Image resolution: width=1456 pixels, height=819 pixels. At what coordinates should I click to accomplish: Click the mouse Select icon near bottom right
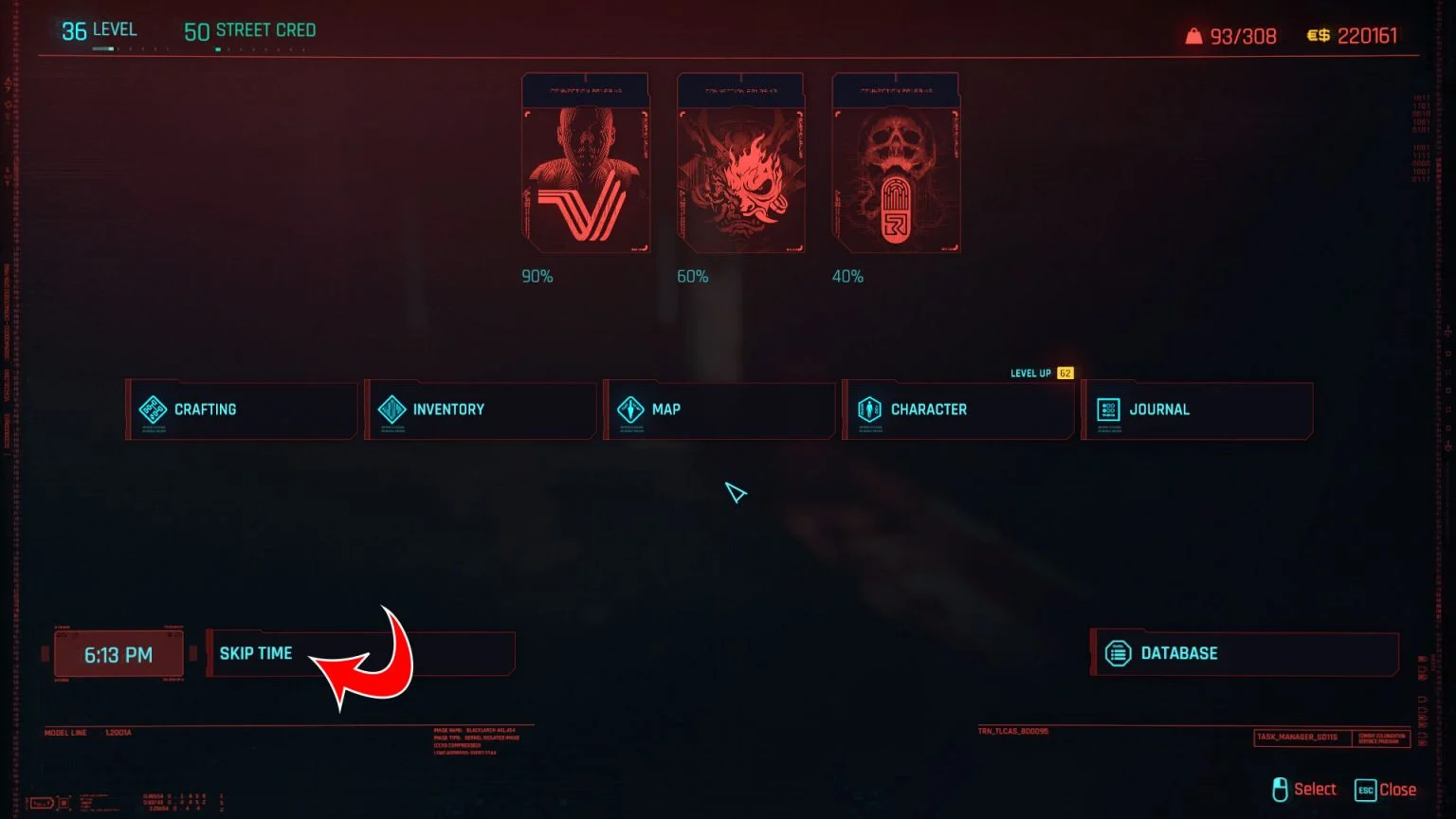1282,789
